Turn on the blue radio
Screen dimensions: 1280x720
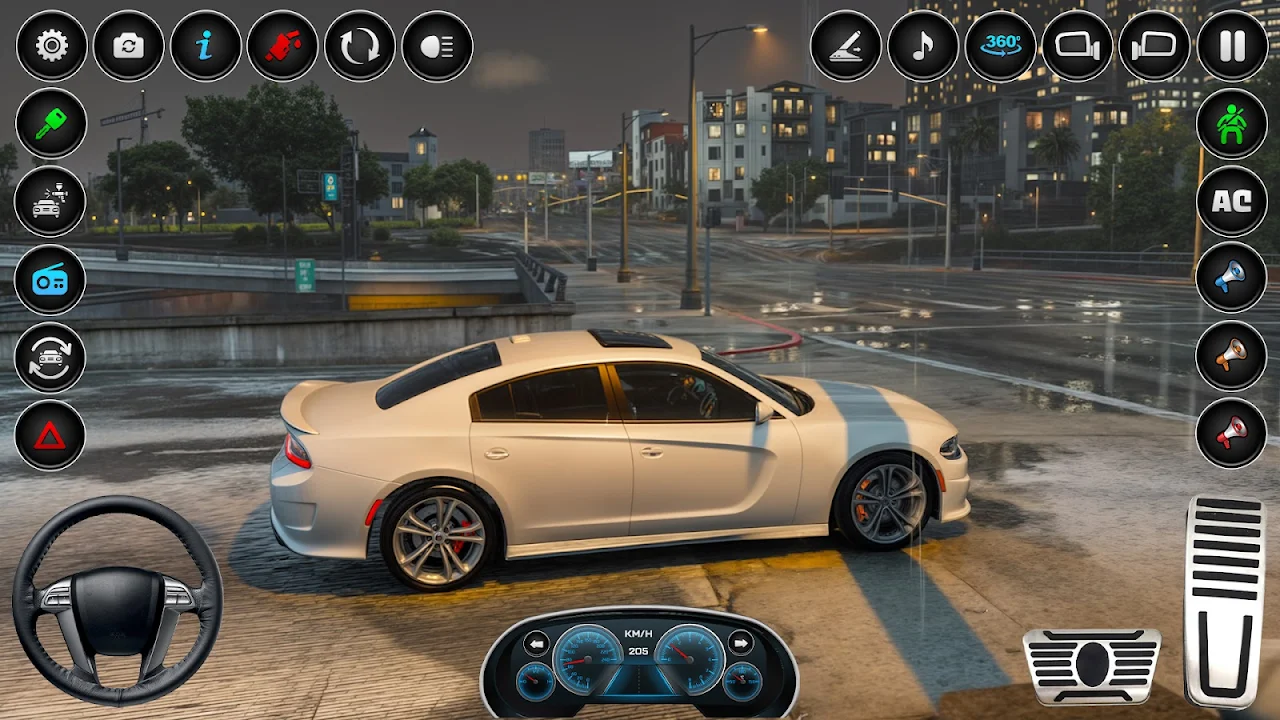[x=50, y=280]
